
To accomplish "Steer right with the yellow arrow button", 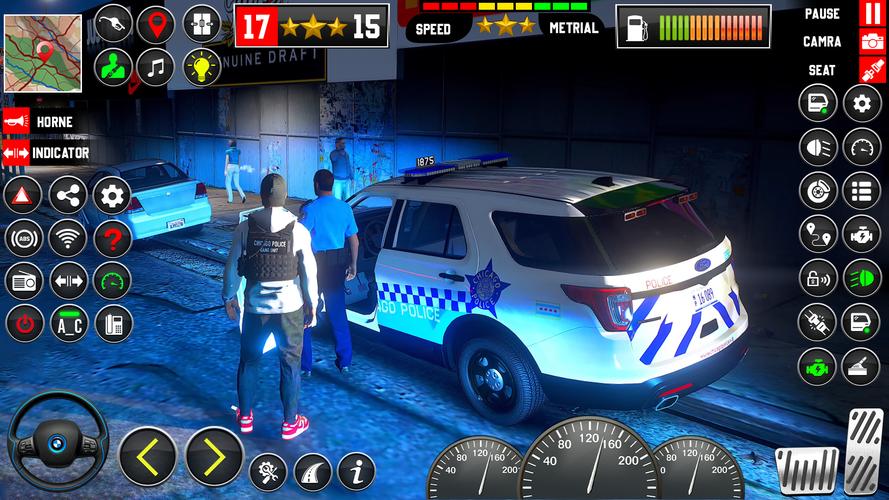I will coord(214,456).
